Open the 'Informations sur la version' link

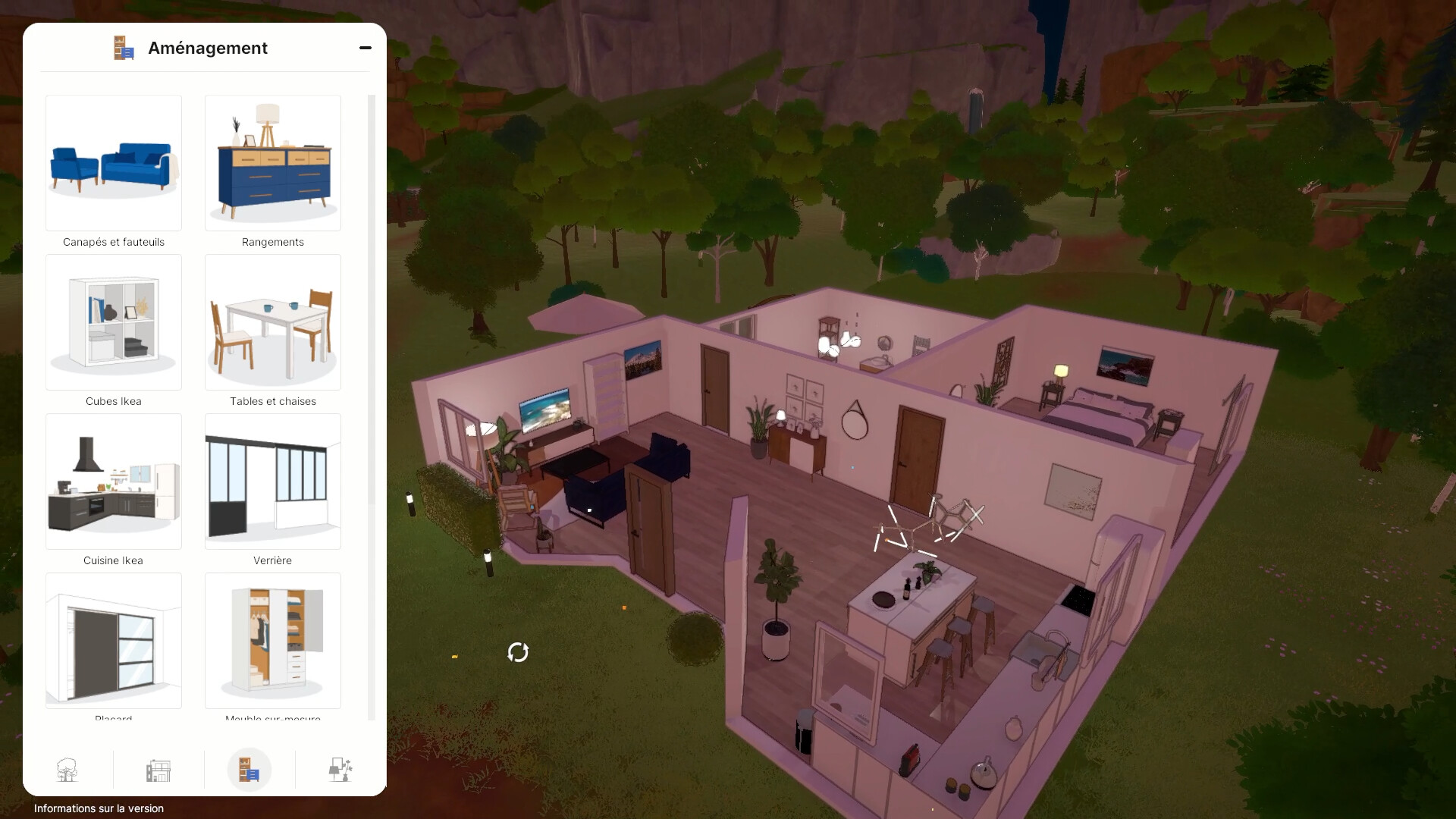(99, 808)
